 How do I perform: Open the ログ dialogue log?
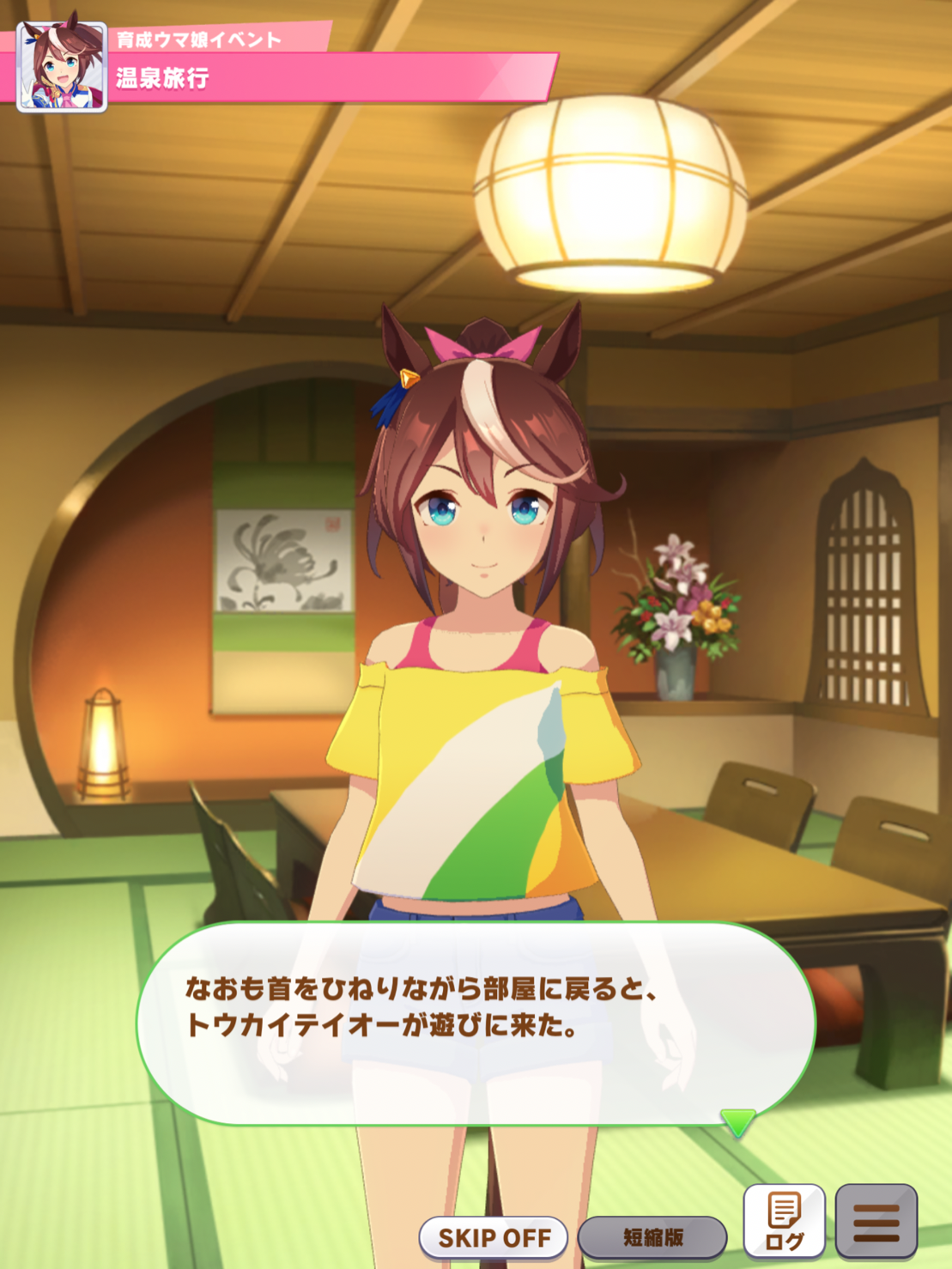[x=784, y=1221]
